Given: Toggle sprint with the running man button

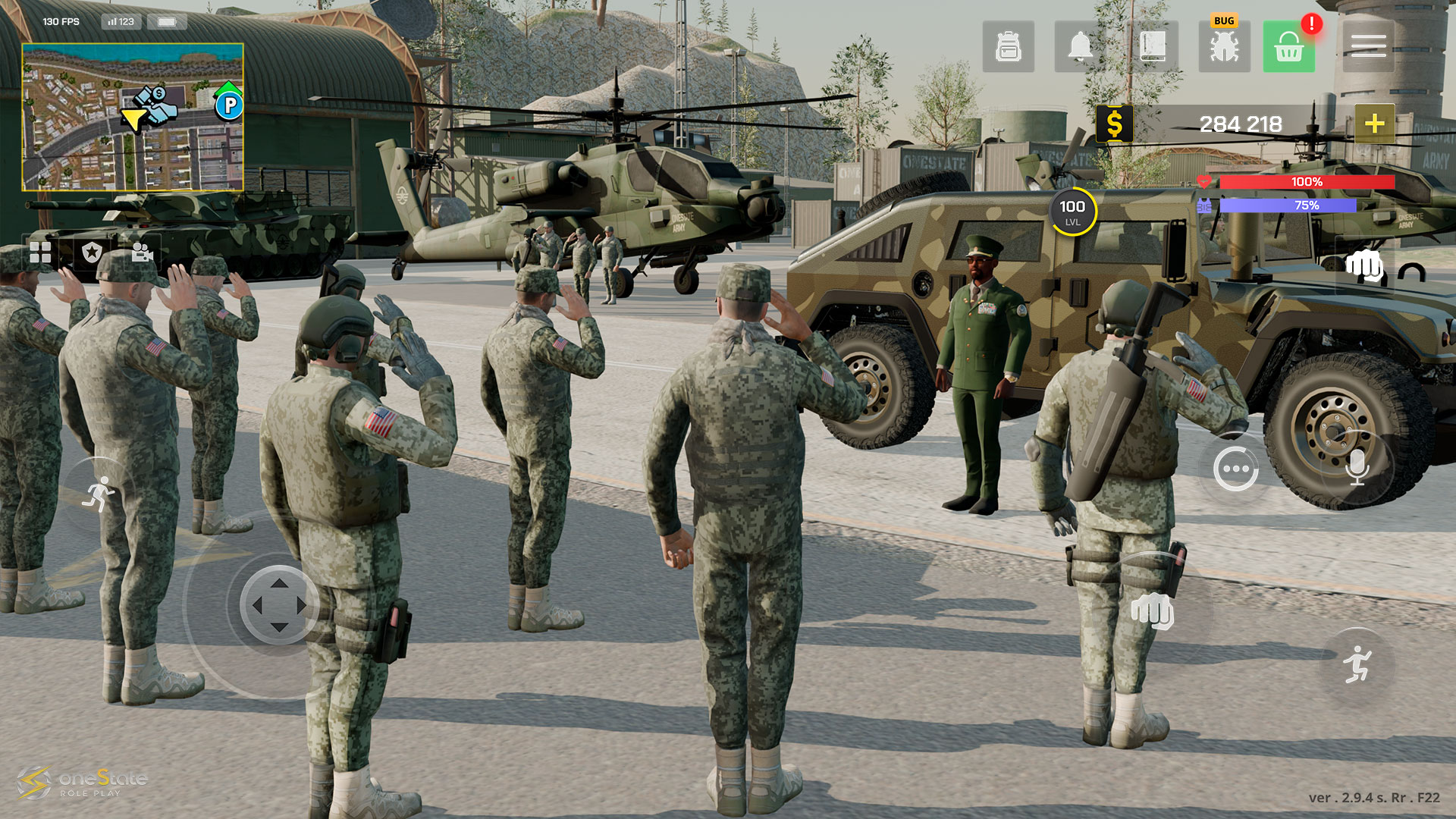Looking at the screenshot, I should coord(99,494).
